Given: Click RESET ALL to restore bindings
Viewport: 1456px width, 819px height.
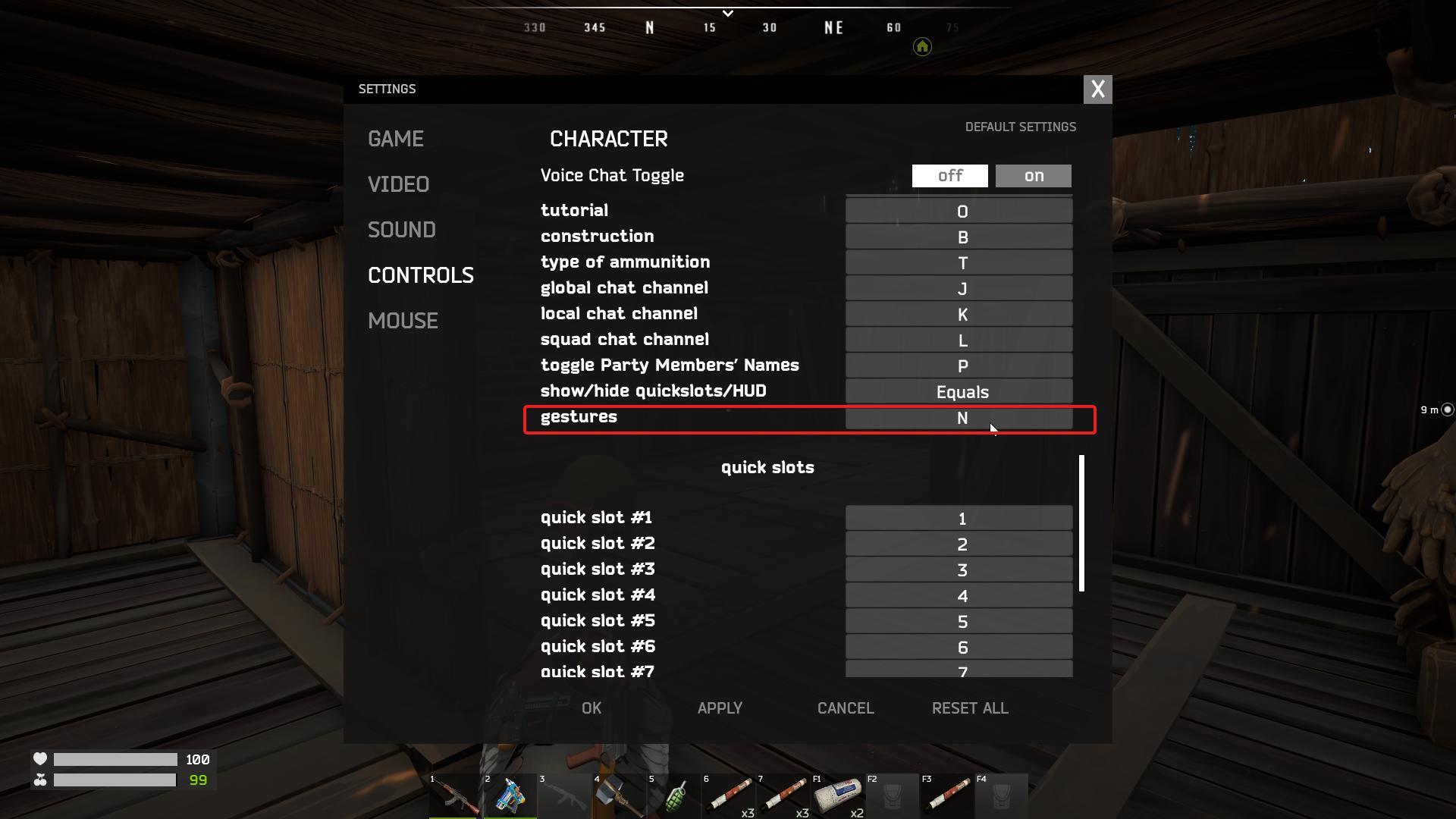Looking at the screenshot, I should [969, 708].
